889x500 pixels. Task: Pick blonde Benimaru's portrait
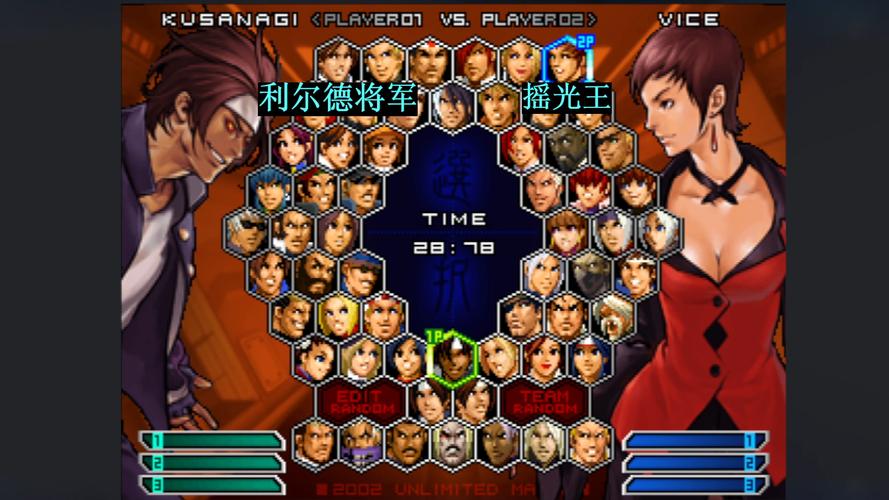(384, 62)
